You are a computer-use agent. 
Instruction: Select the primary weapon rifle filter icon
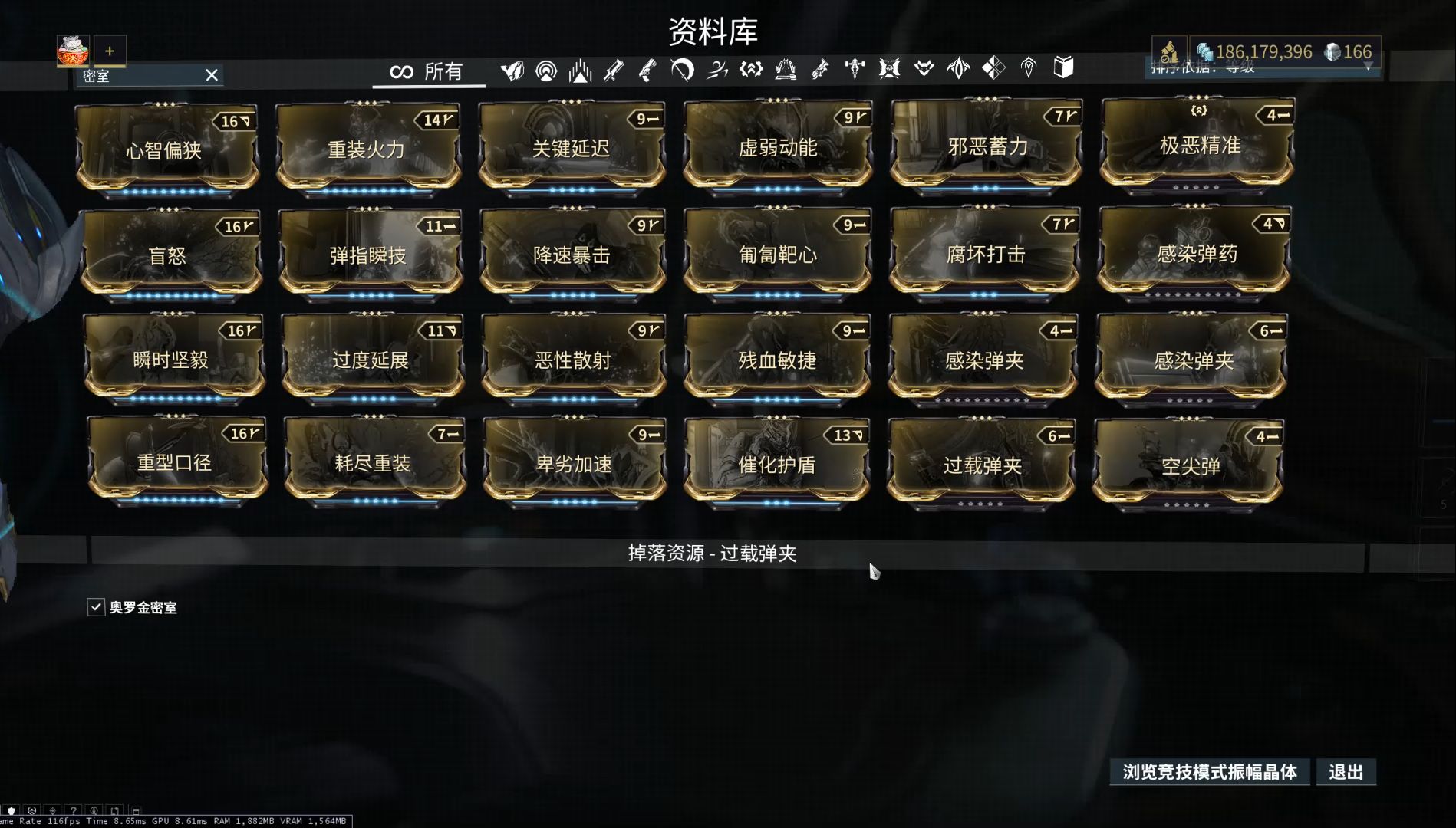tap(612, 69)
